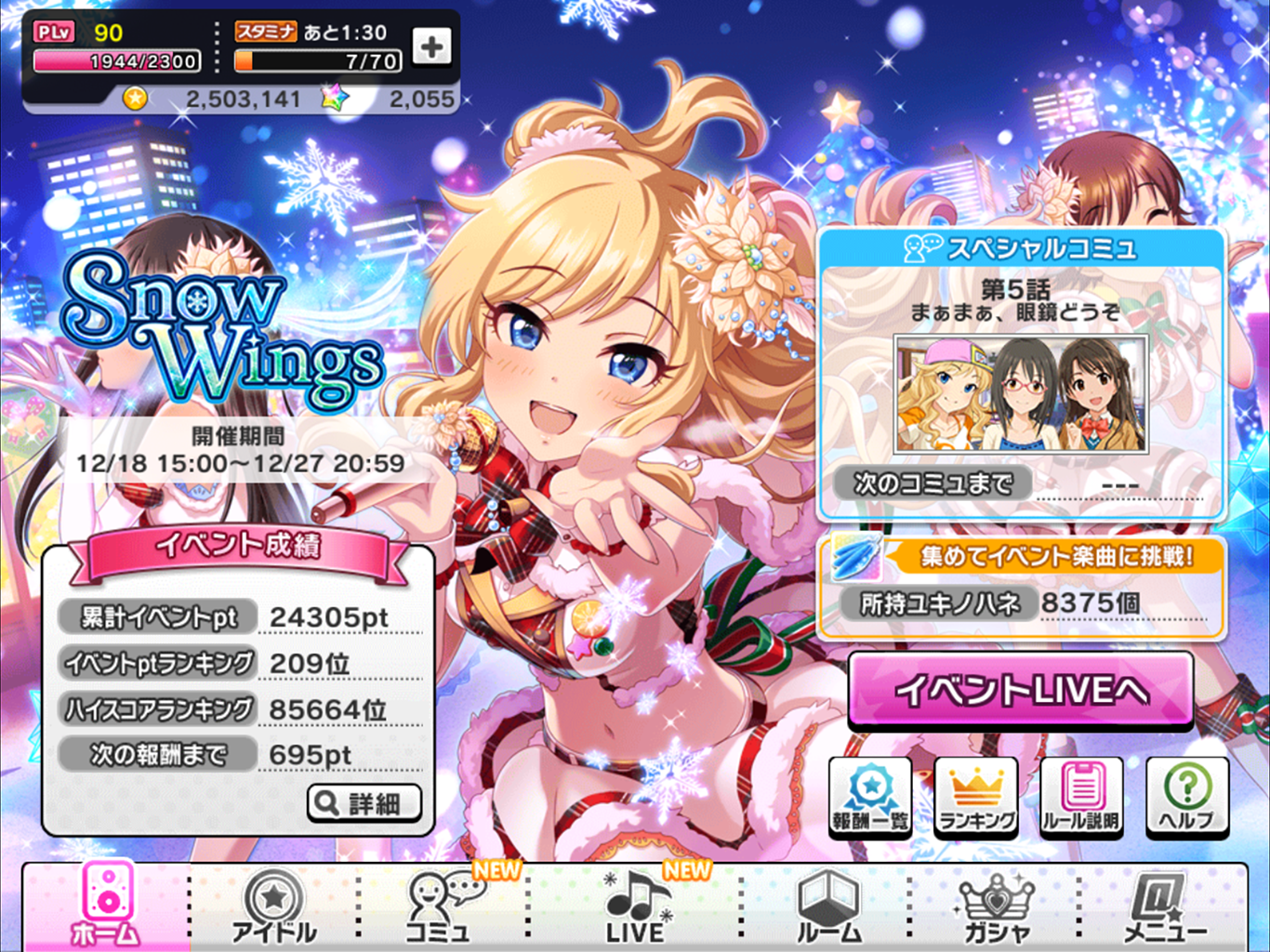
Task: Open the イベントLIVEへ event live button
Action: point(1020,690)
